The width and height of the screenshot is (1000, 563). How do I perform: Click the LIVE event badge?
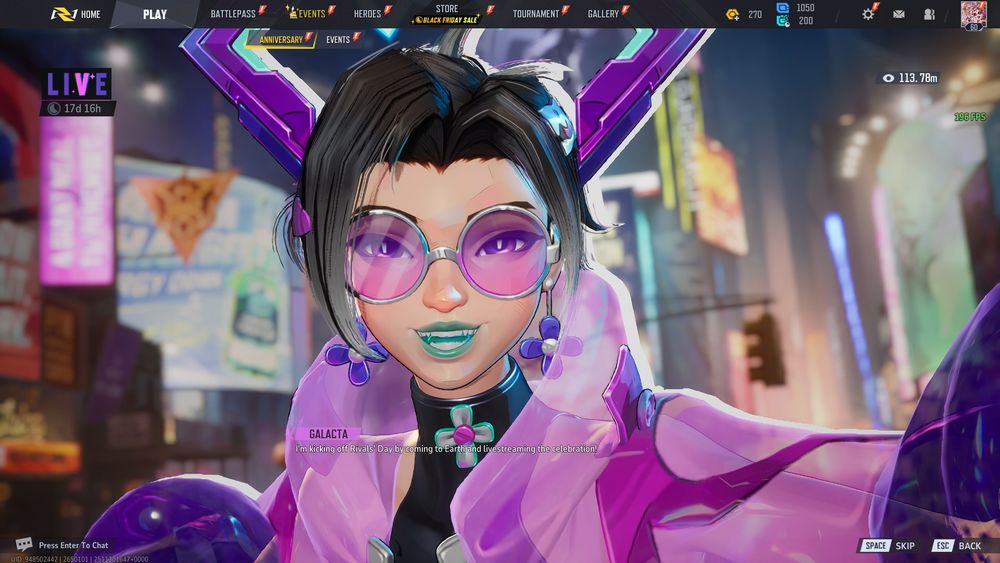point(78,83)
